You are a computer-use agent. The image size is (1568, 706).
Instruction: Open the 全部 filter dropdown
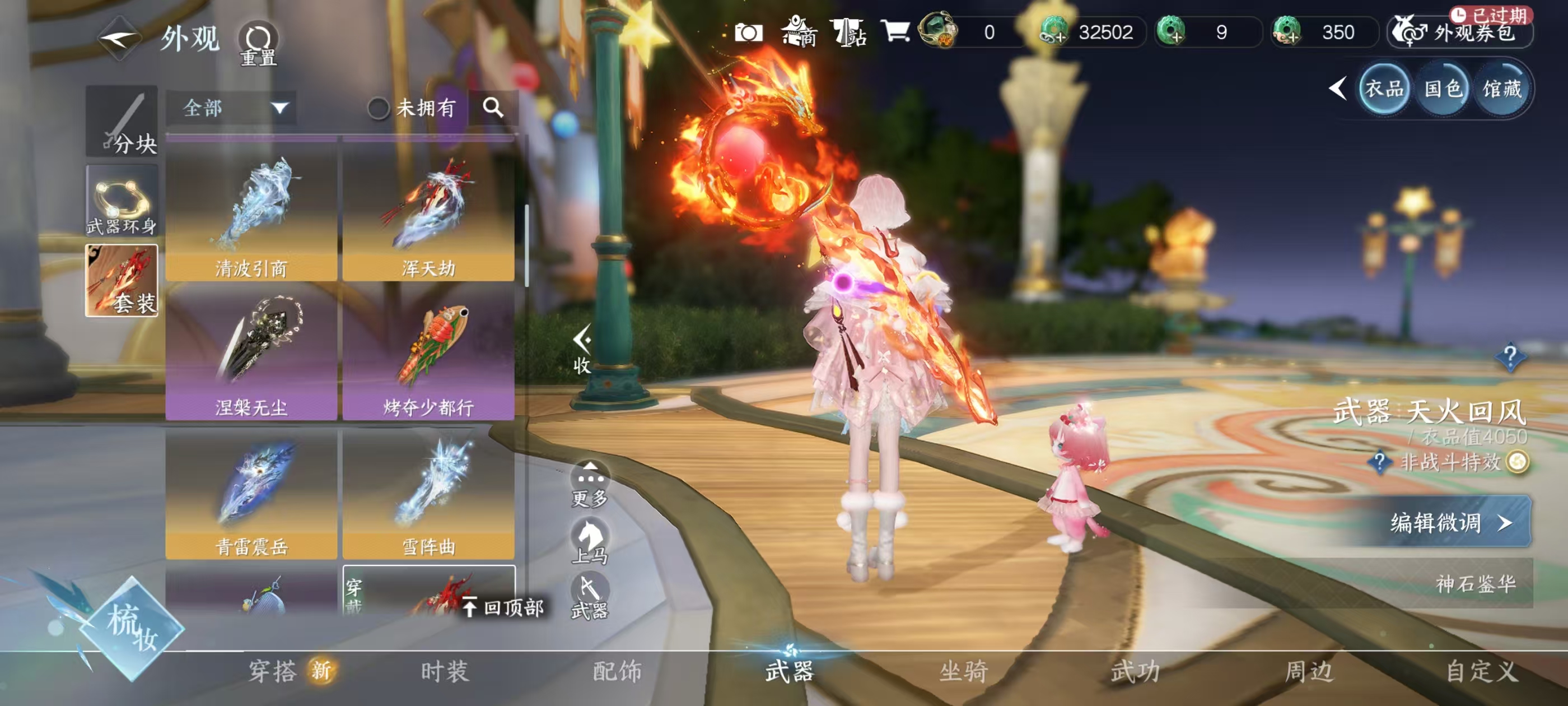click(x=231, y=109)
